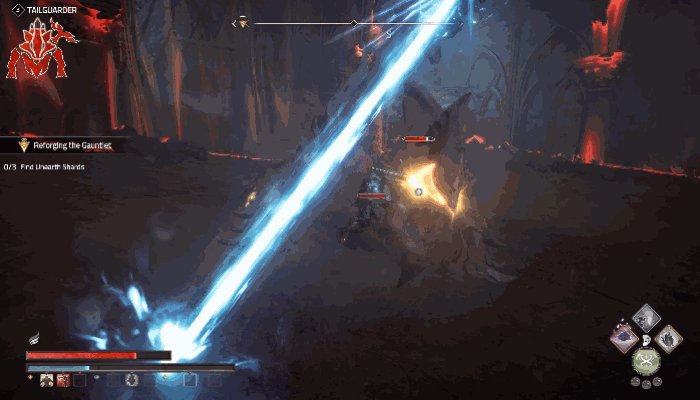700x400 pixels.
Task: Activate the top diamond ability icon
Action: point(647,318)
